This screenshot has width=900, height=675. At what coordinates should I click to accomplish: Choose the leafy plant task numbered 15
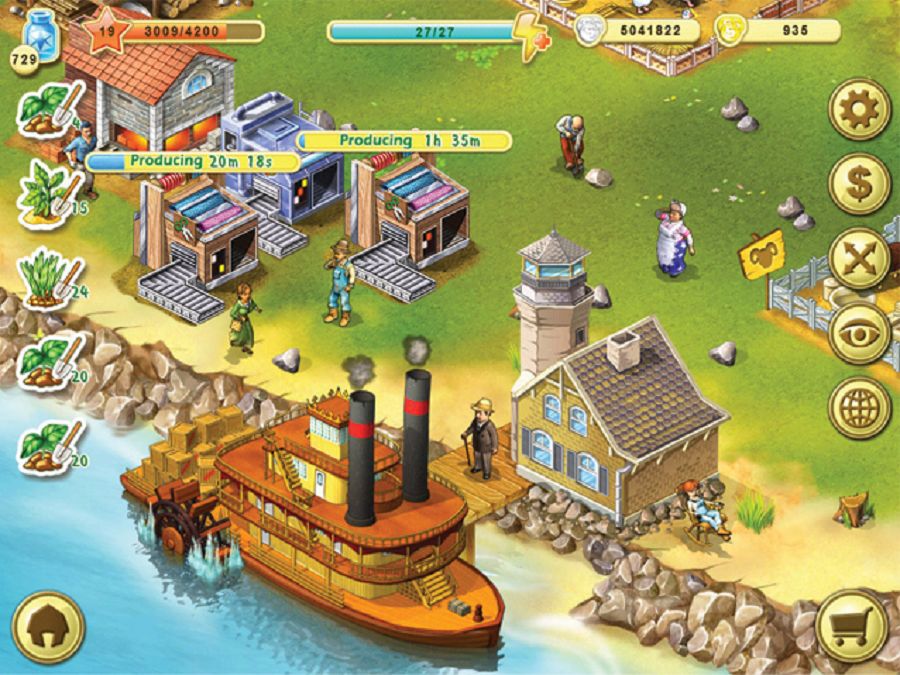click(50, 189)
